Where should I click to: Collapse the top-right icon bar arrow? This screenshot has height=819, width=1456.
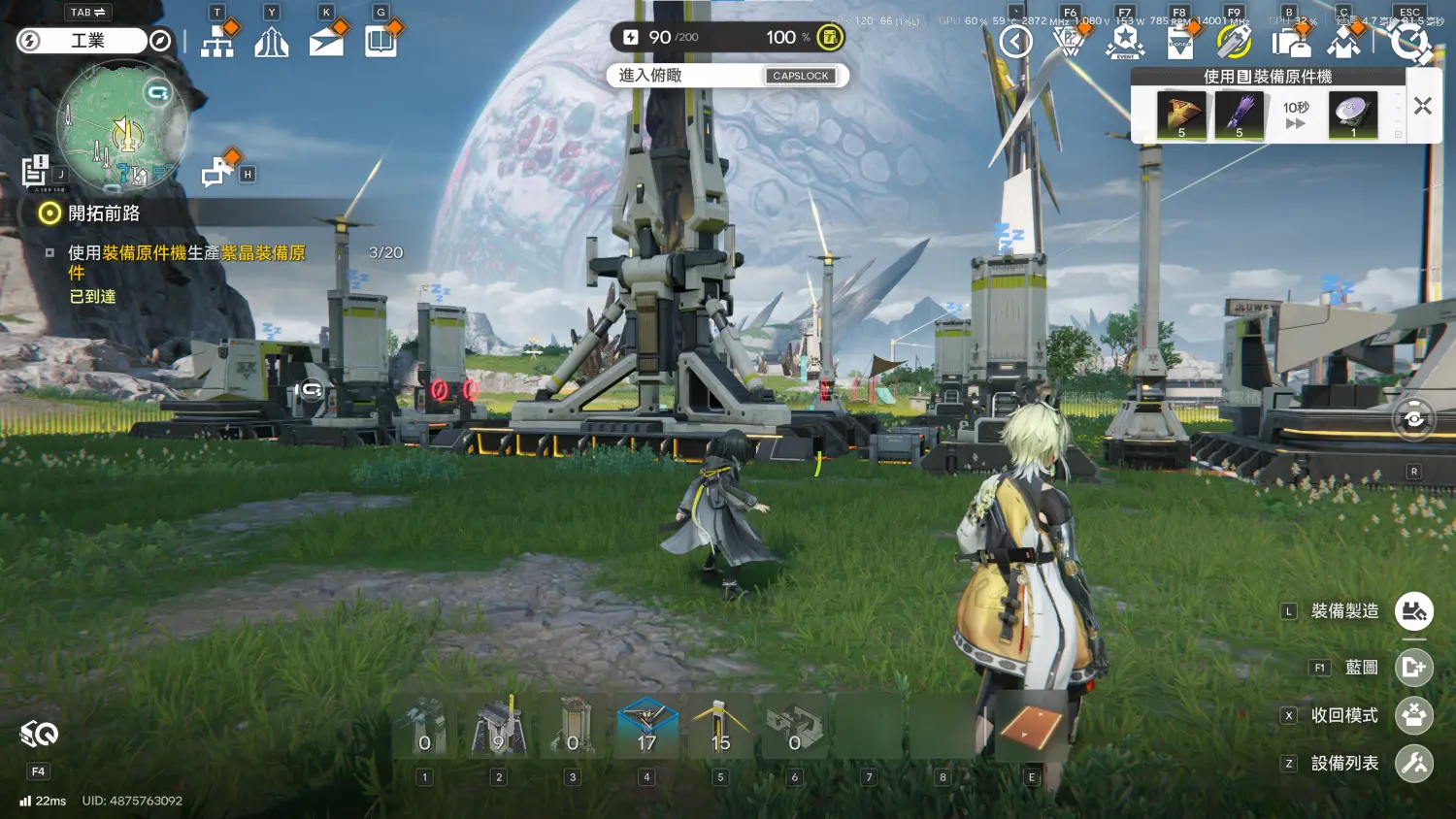pos(1015,42)
